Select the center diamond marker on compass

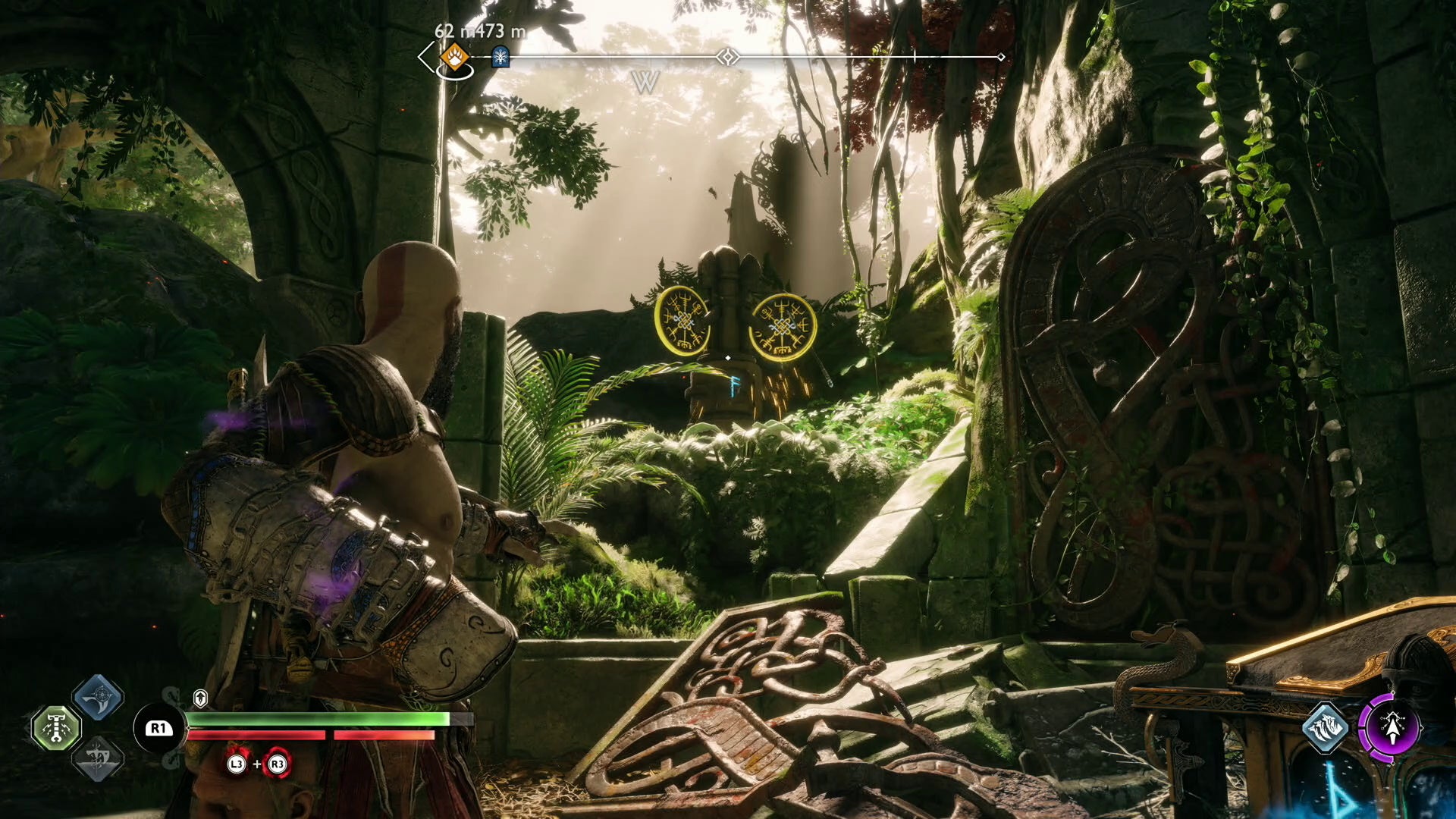click(x=728, y=57)
